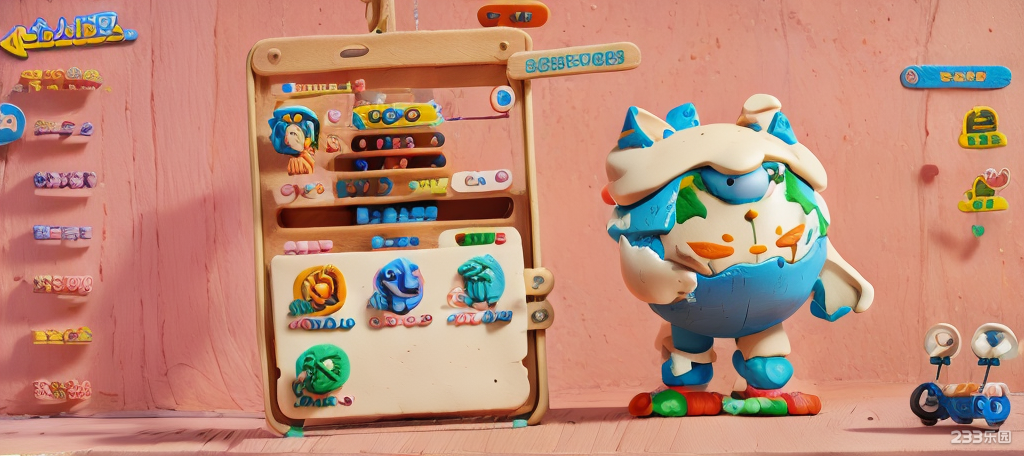The height and width of the screenshot is (456, 1024).
Task: Open the blue-haired character portrait
Action: pos(293,130)
